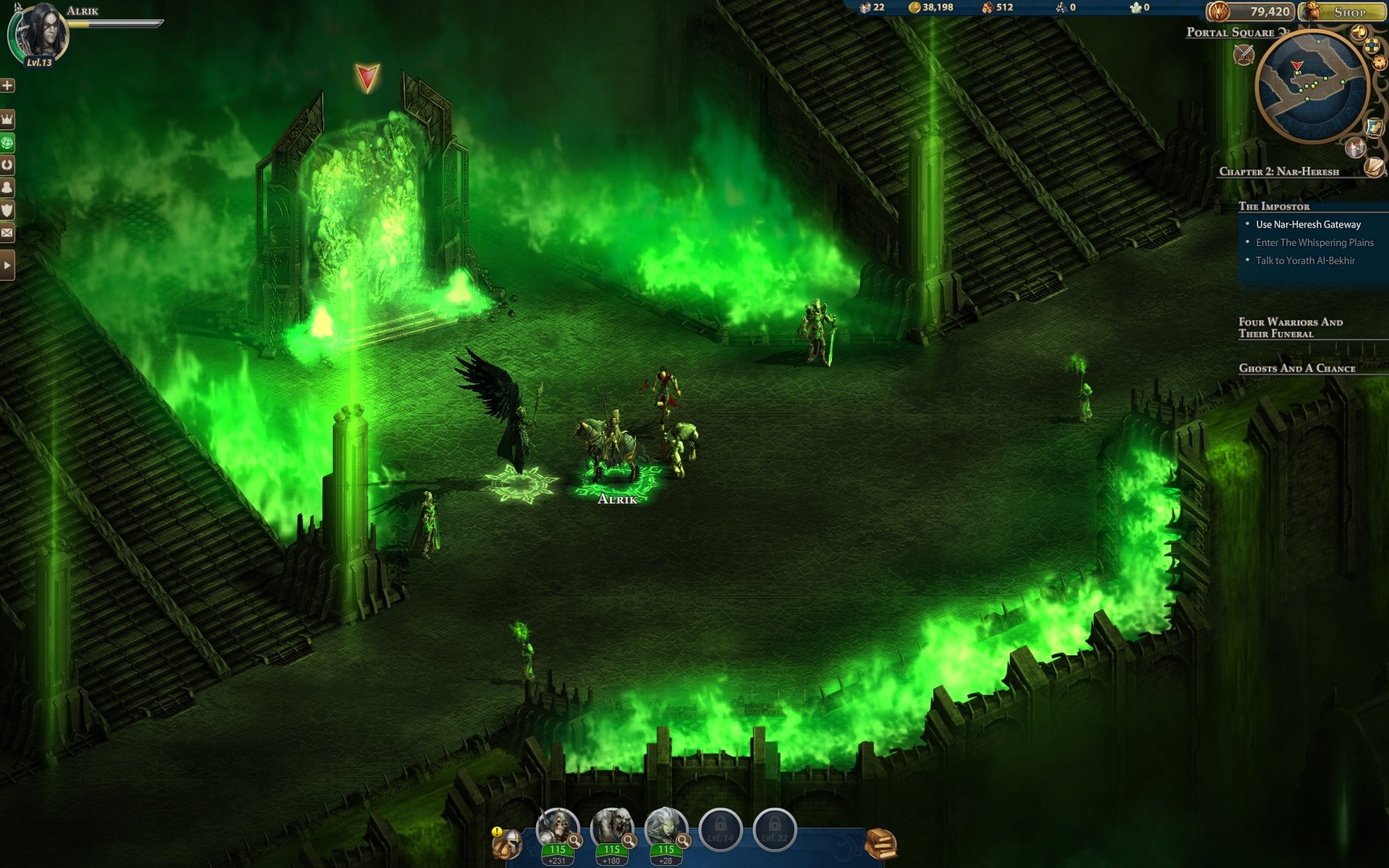Click the Talk to Yorath Al-Bekhir objective
This screenshot has height=868, width=1389.
click(1304, 260)
